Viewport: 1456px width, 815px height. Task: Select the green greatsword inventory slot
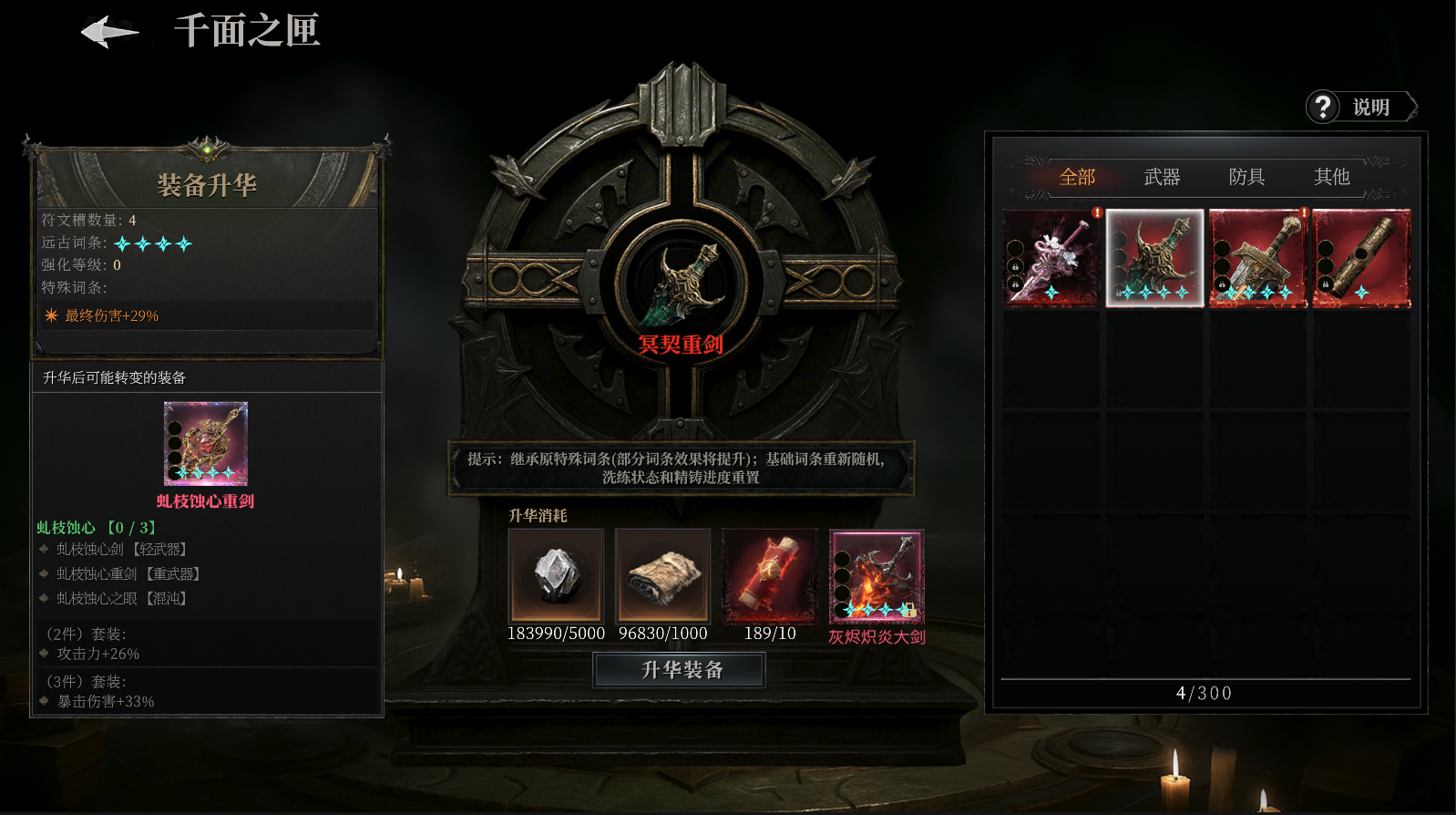click(x=1154, y=259)
